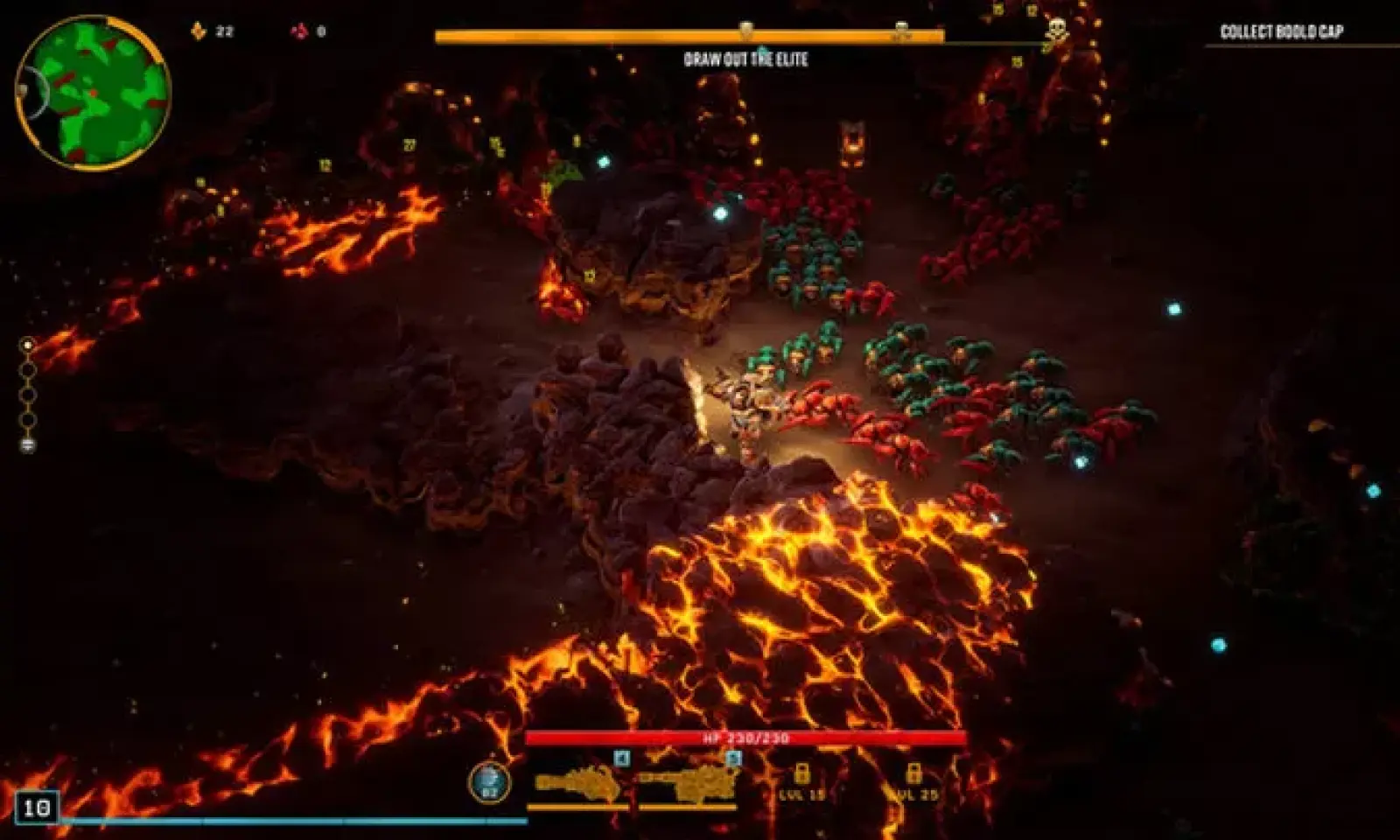This screenshot has height=840, width=1400.
Task: Click the locked LVL 15 weapon slot
Action: tap(801, 781)
